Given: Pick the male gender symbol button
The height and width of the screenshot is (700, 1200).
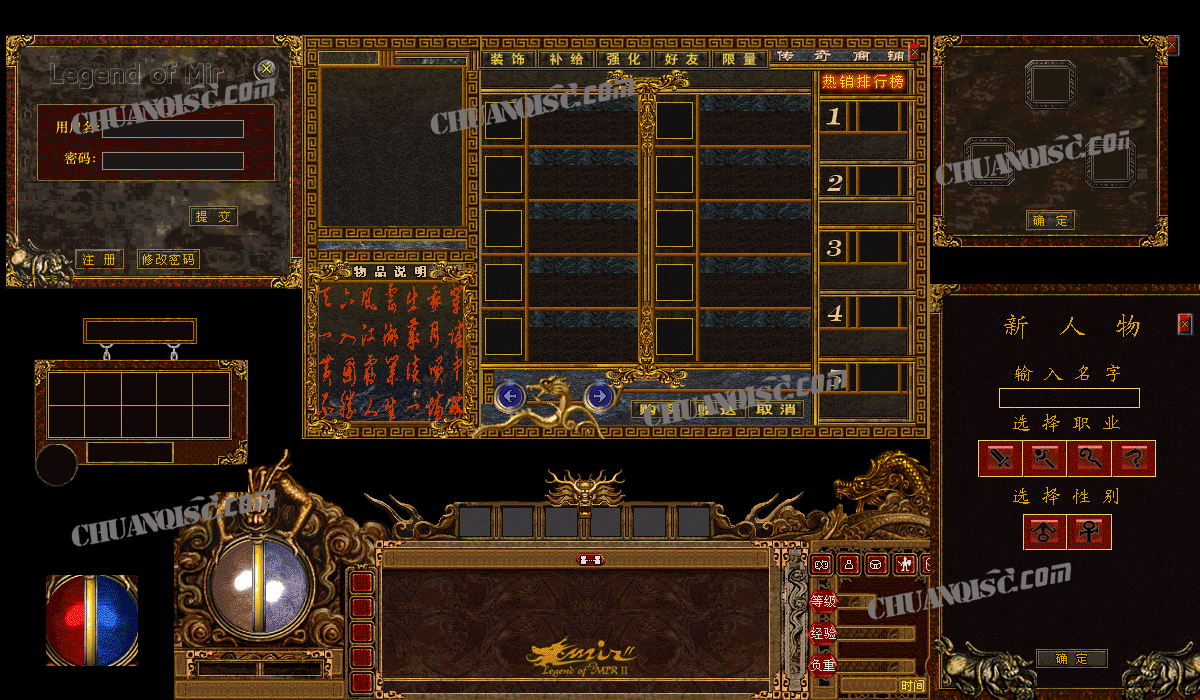Looking at the screenshot, I should coord(1045,532).
